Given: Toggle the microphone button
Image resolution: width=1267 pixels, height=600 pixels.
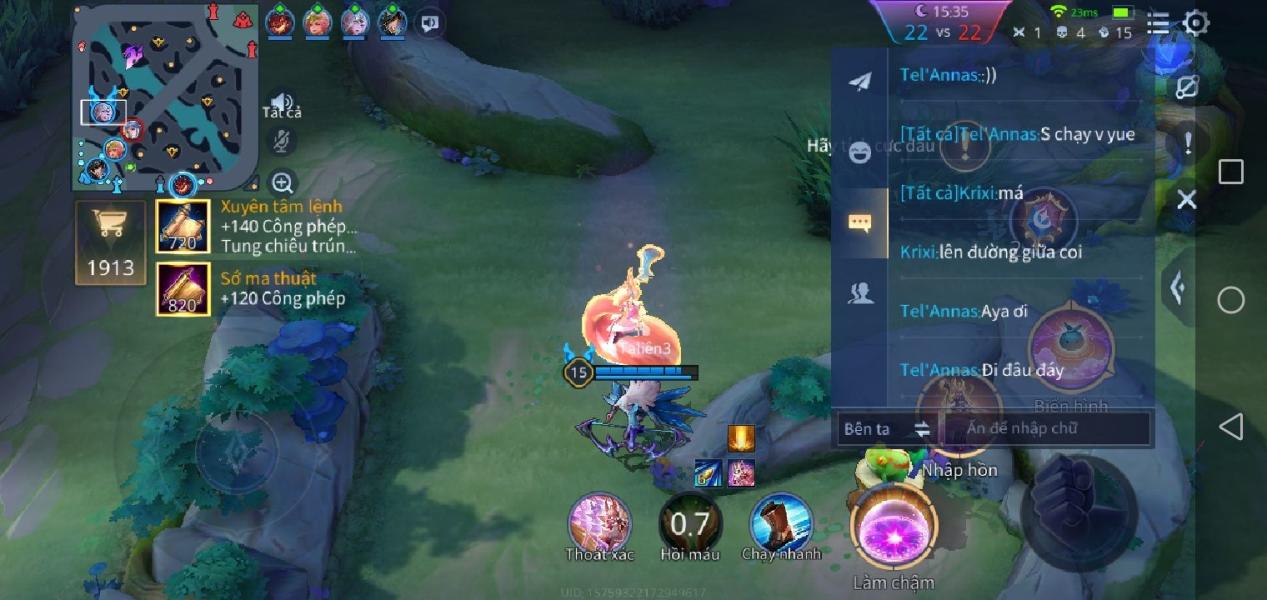Looking at the screenshot, I should pyautogui.click(x=283, y=142).
